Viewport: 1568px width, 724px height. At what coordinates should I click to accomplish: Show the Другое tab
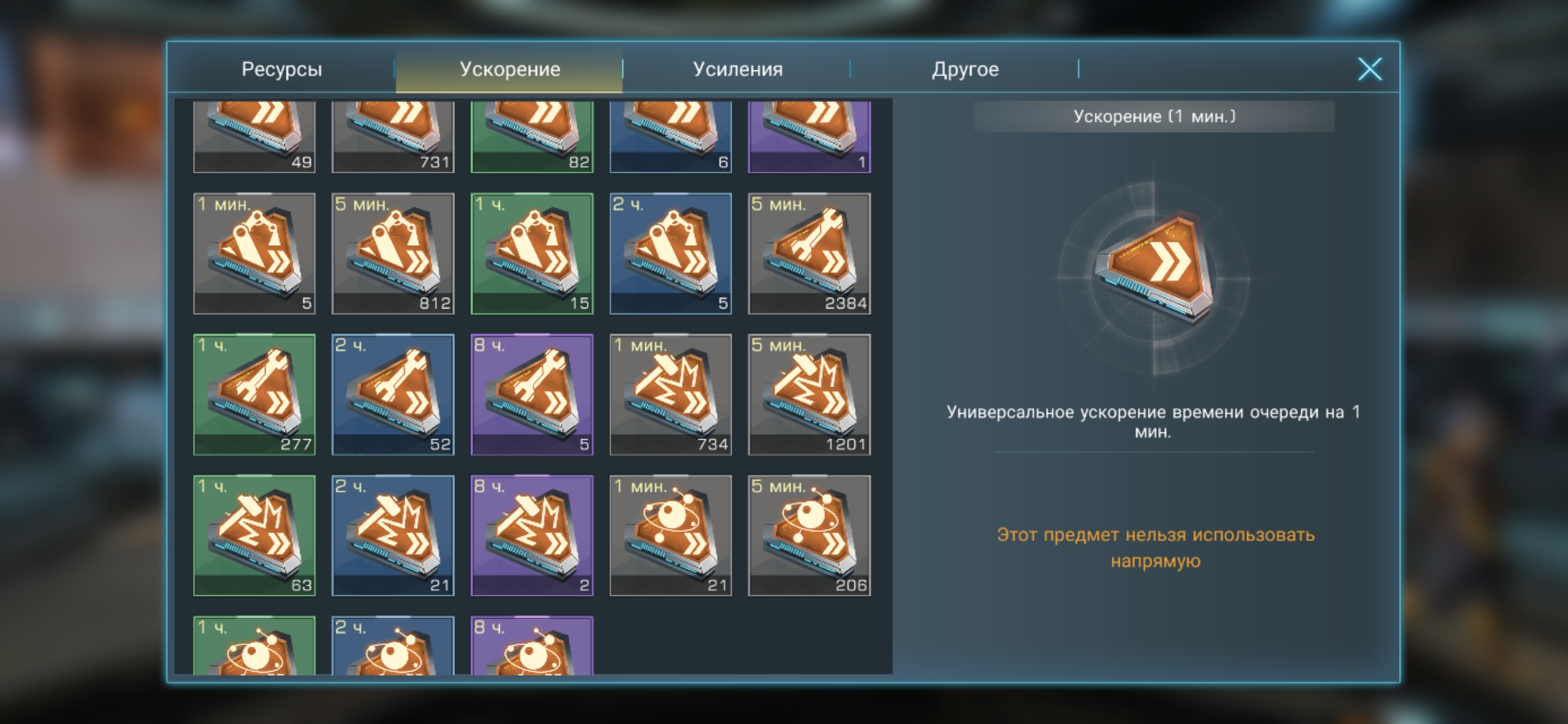965,69
